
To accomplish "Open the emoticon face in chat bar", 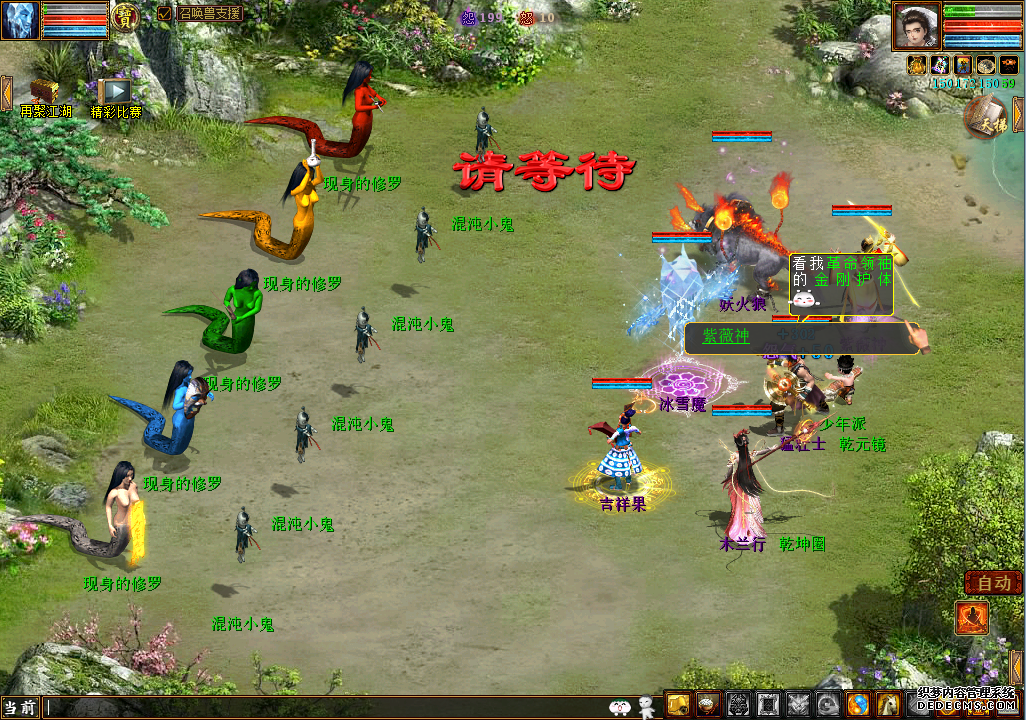I will pos(620,707).
